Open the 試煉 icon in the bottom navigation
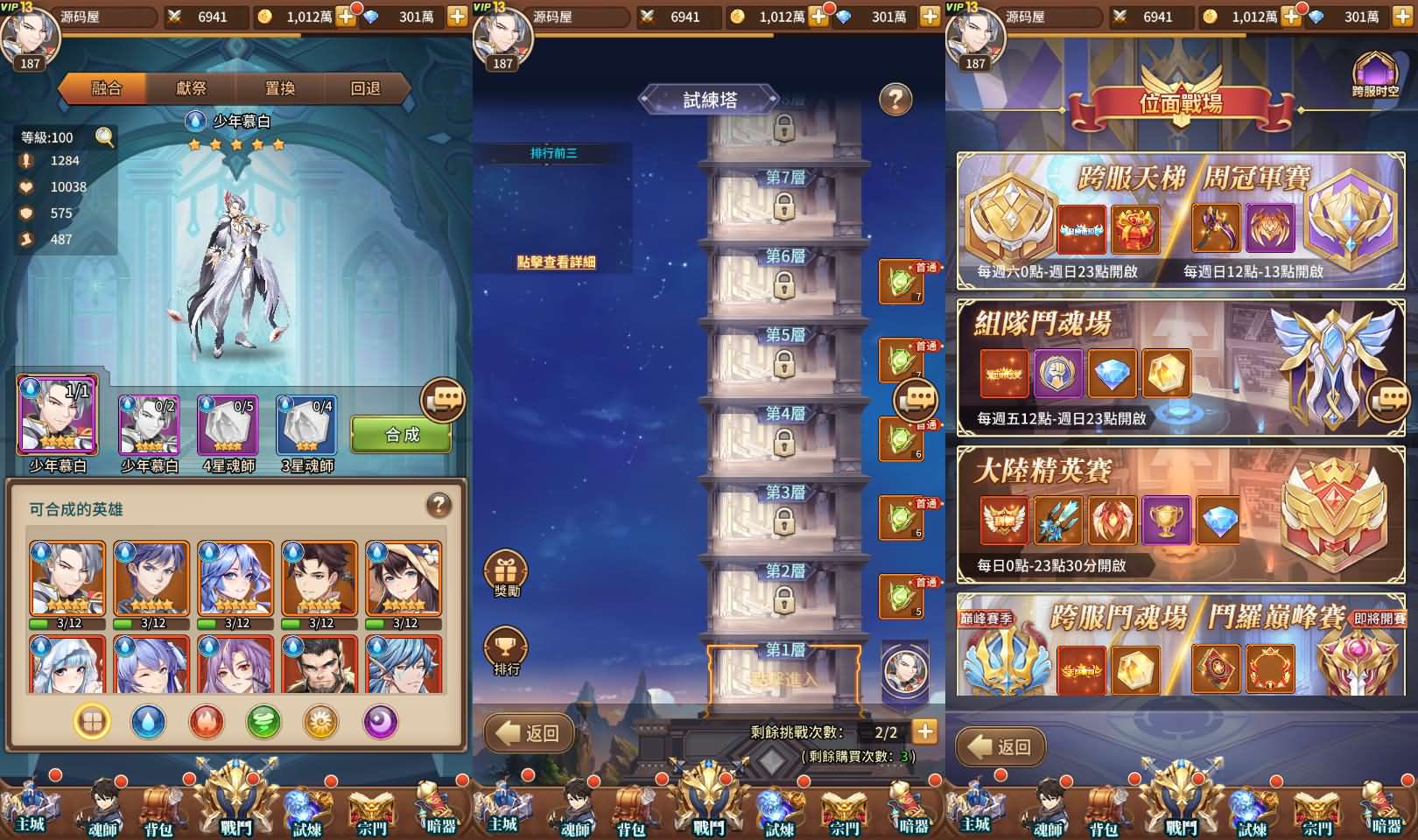The width and height of the screenshot is (1418, 840). (x=305, y=809)
